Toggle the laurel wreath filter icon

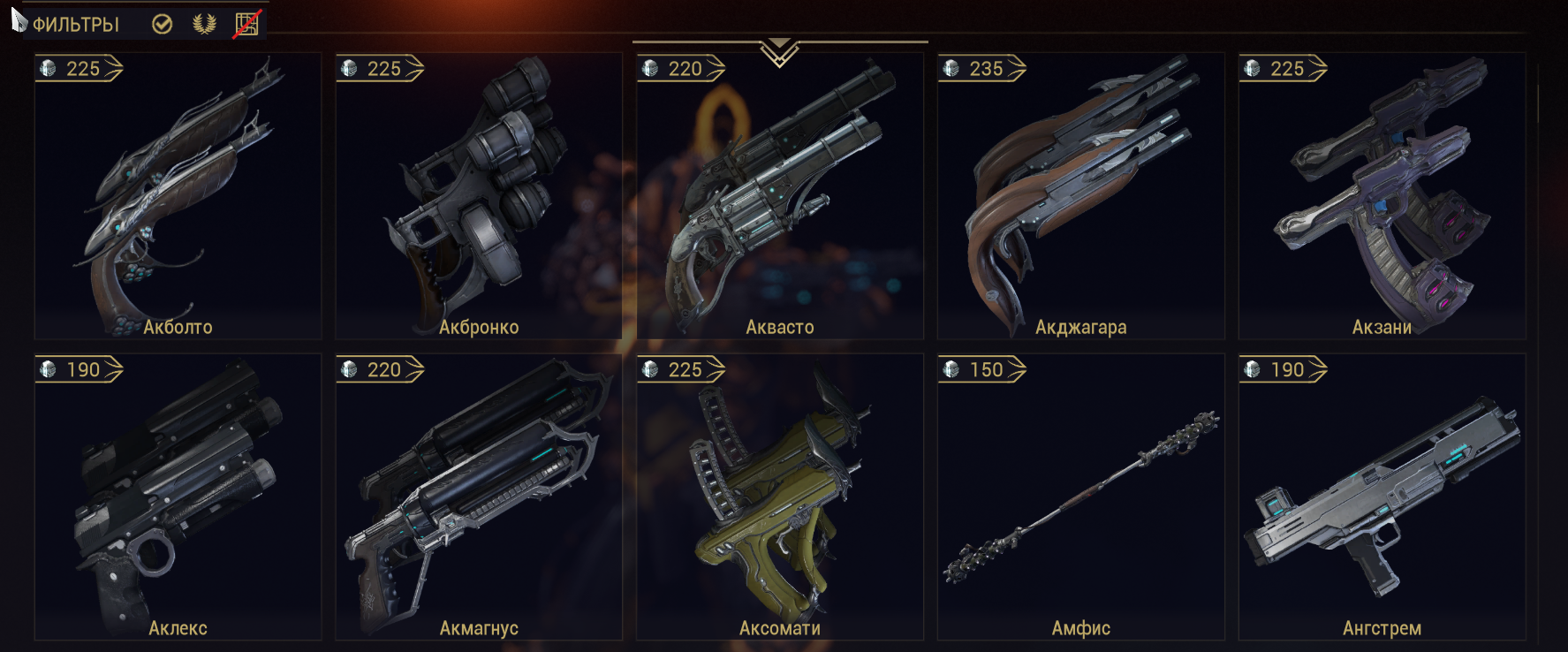click(x=204, y=24)
